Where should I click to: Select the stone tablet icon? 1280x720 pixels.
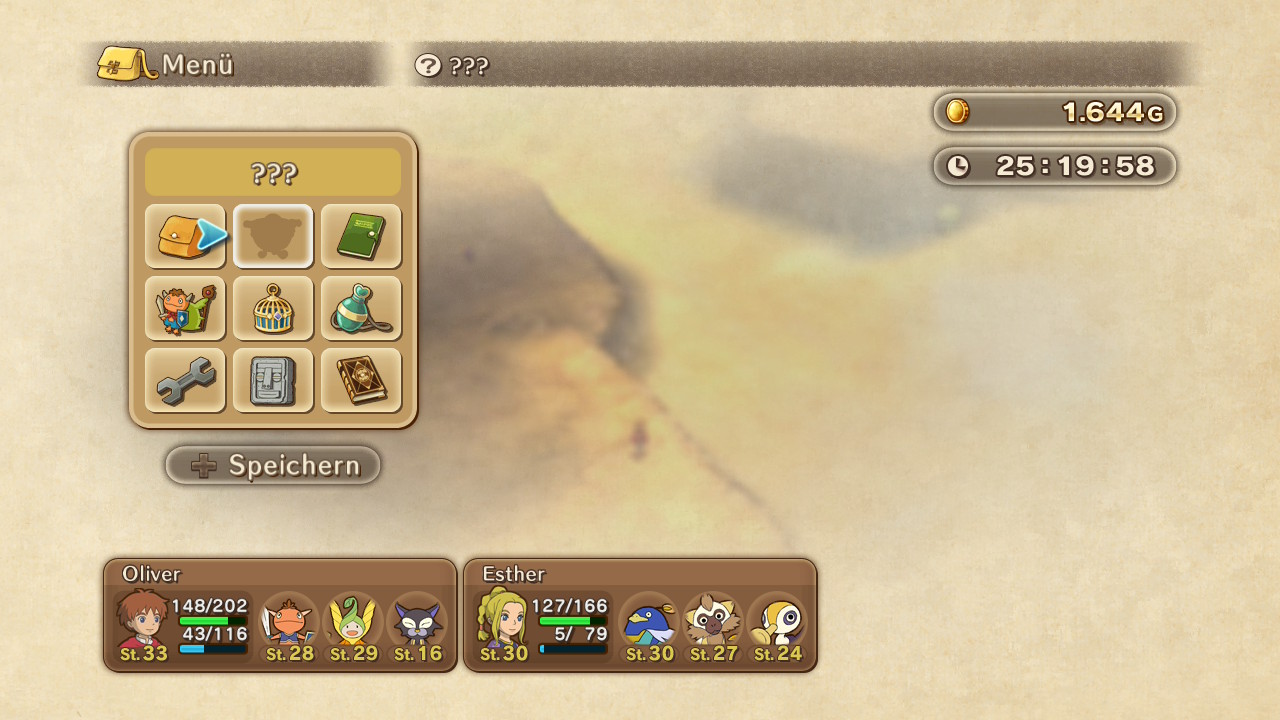tap(273, 380)
